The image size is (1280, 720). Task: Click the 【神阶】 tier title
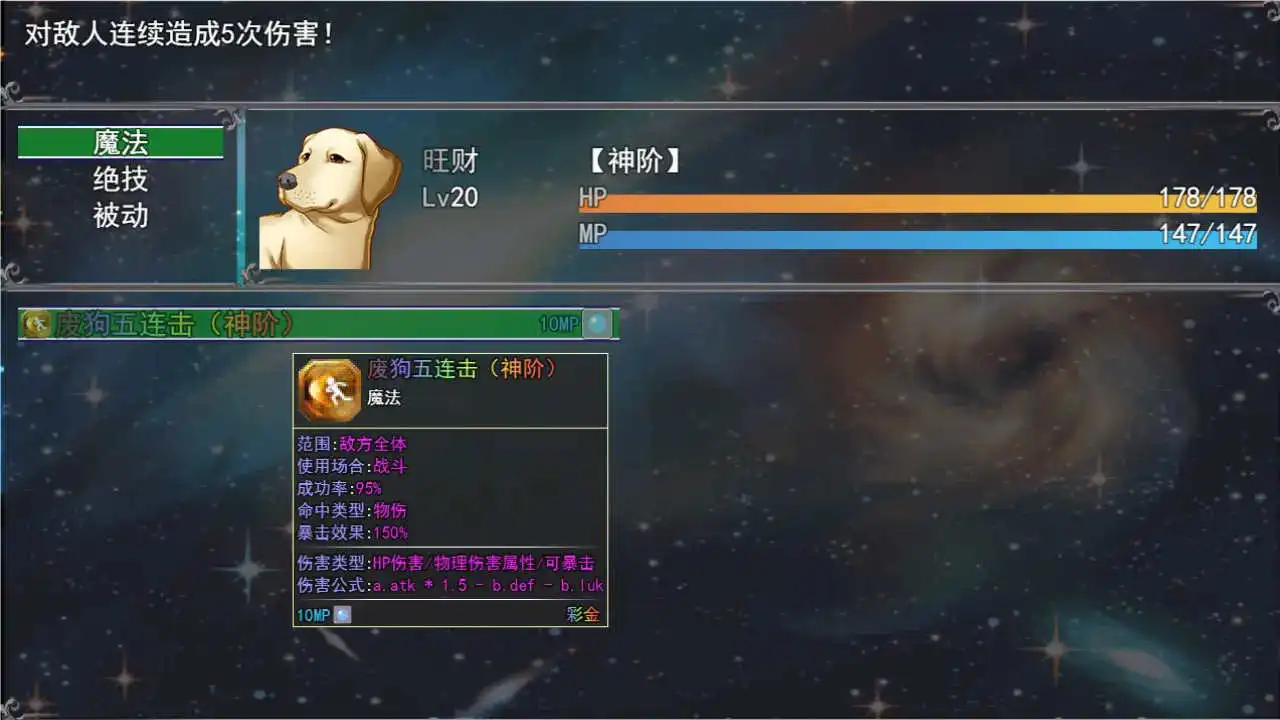[x=634, y=162]
